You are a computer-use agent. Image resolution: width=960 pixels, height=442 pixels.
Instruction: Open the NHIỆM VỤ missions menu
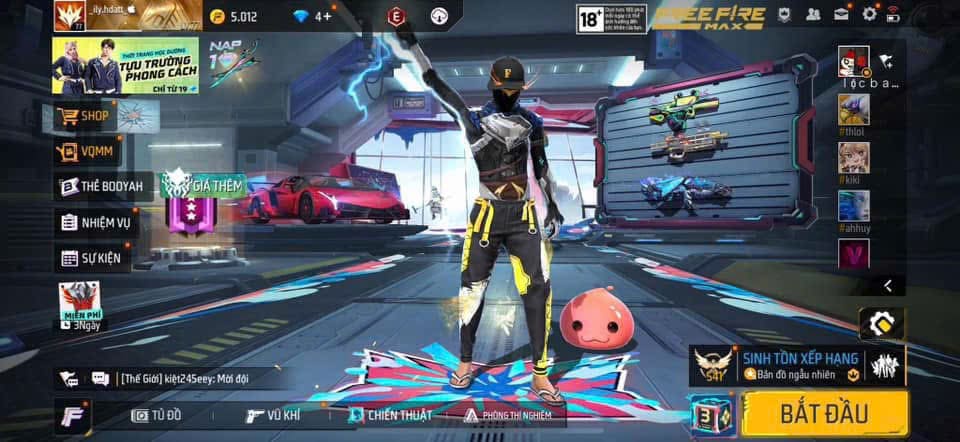(x=95, y=223)
